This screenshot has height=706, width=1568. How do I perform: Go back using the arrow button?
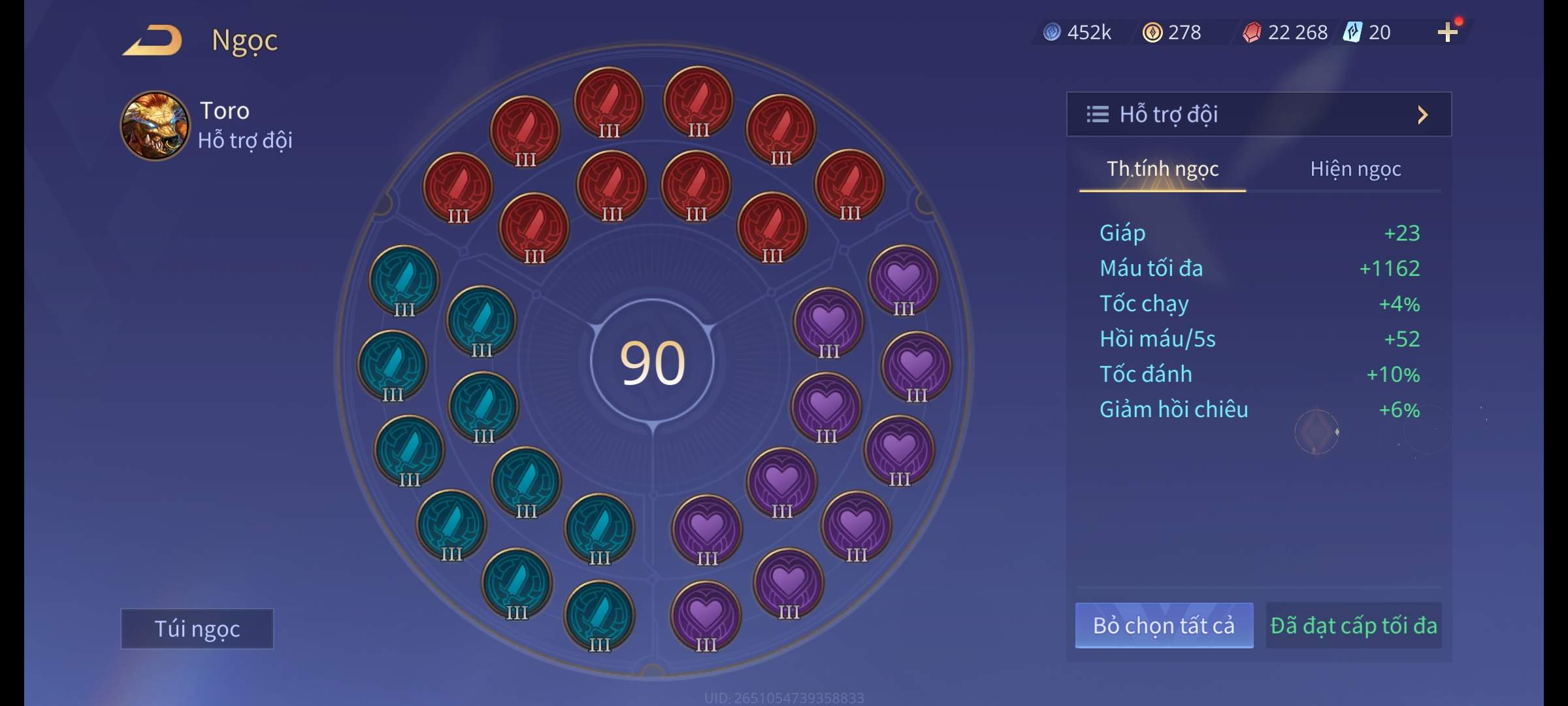click(153, 41)
